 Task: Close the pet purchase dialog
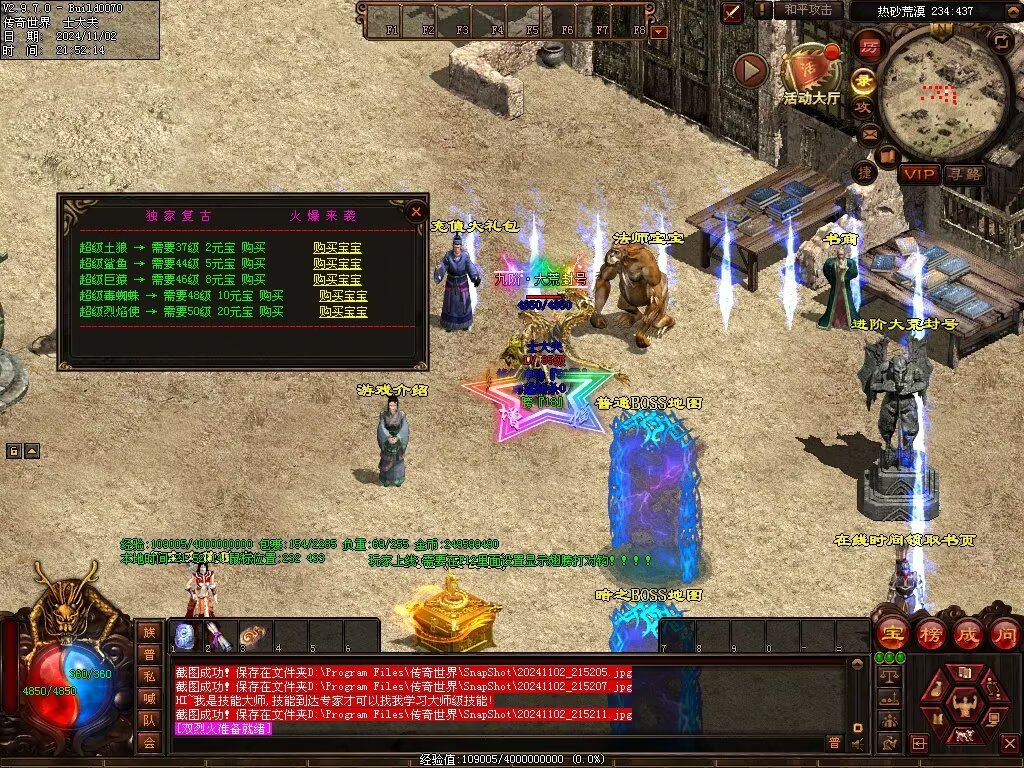pyautogui.click(x=416, y=211)
